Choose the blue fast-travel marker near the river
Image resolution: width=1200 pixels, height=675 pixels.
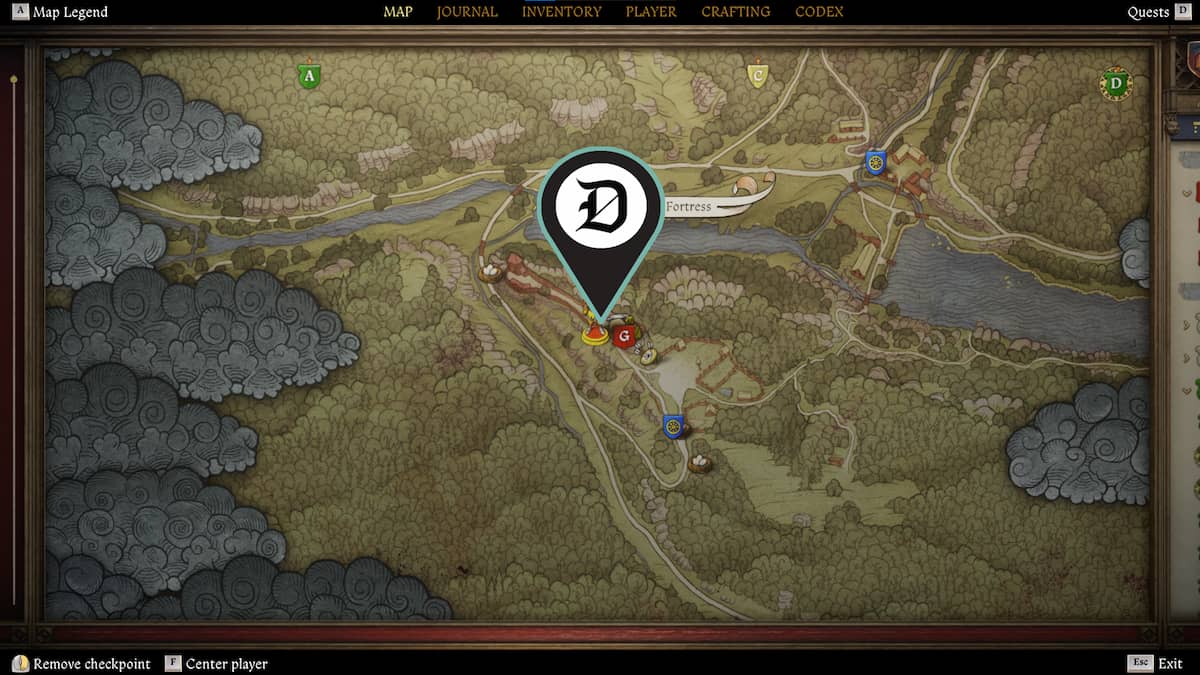[875, 162]
